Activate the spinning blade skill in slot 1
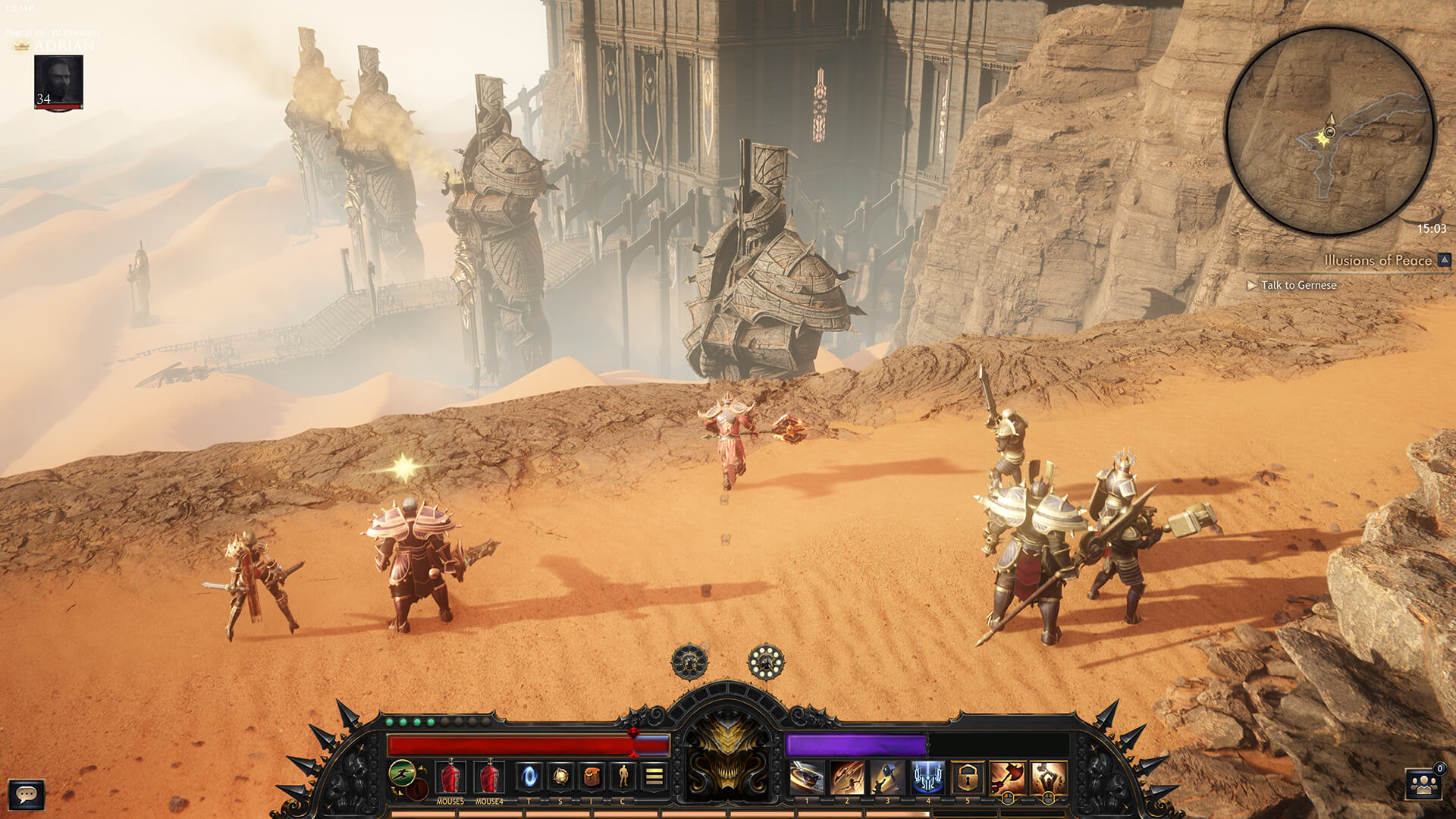 [x=807, y=777]
